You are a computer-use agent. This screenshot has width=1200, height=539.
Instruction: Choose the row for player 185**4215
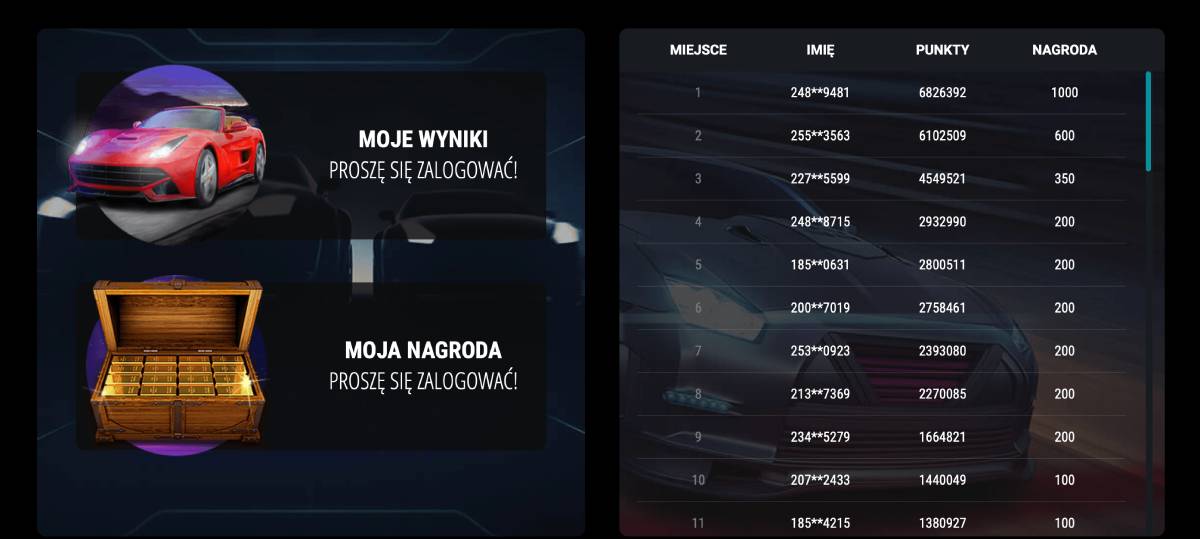click(820, 523)
